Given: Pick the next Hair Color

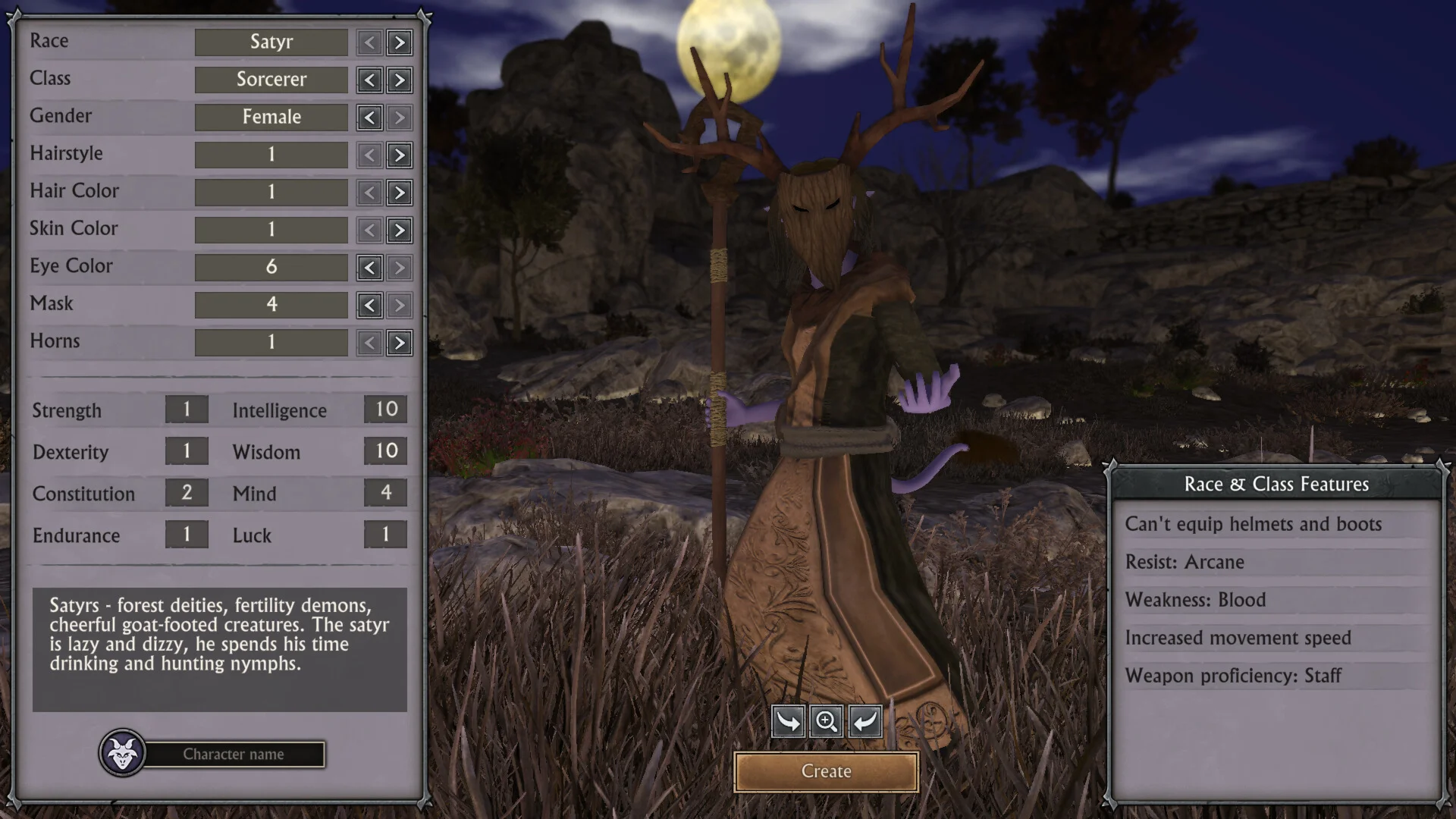Looking at the screenshot, I should (400, 193).
